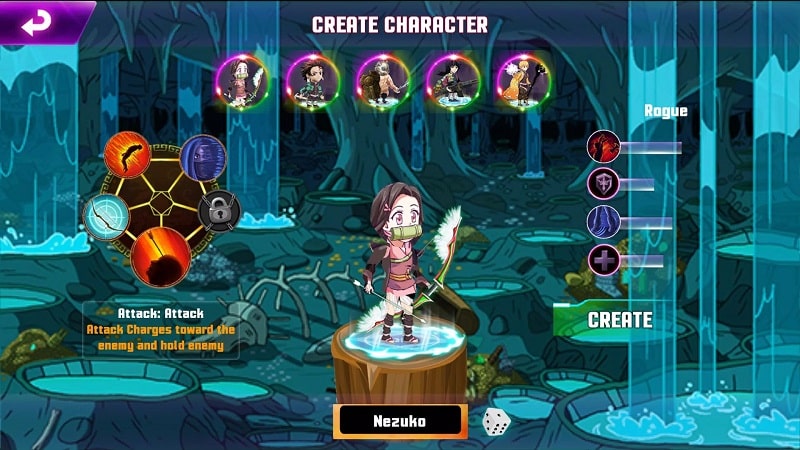
Task: Pick the boar-masked character portrait
Action: 382,78
